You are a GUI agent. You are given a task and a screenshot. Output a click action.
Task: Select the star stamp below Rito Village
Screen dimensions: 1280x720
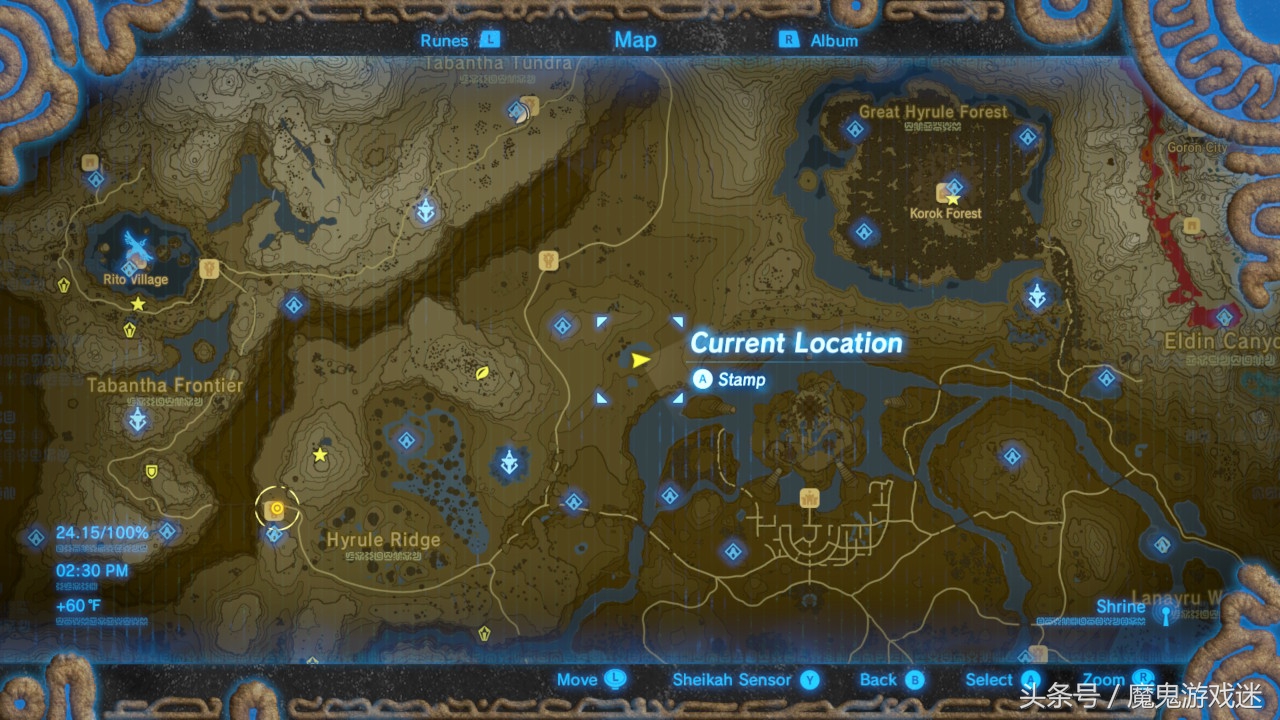pos(138,303)
